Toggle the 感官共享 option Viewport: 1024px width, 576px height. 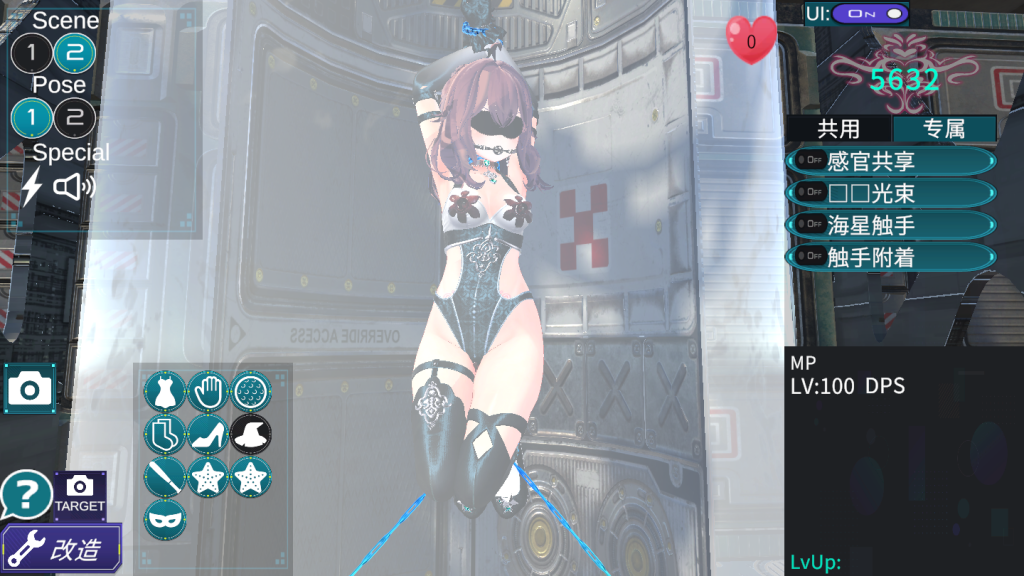891,161
